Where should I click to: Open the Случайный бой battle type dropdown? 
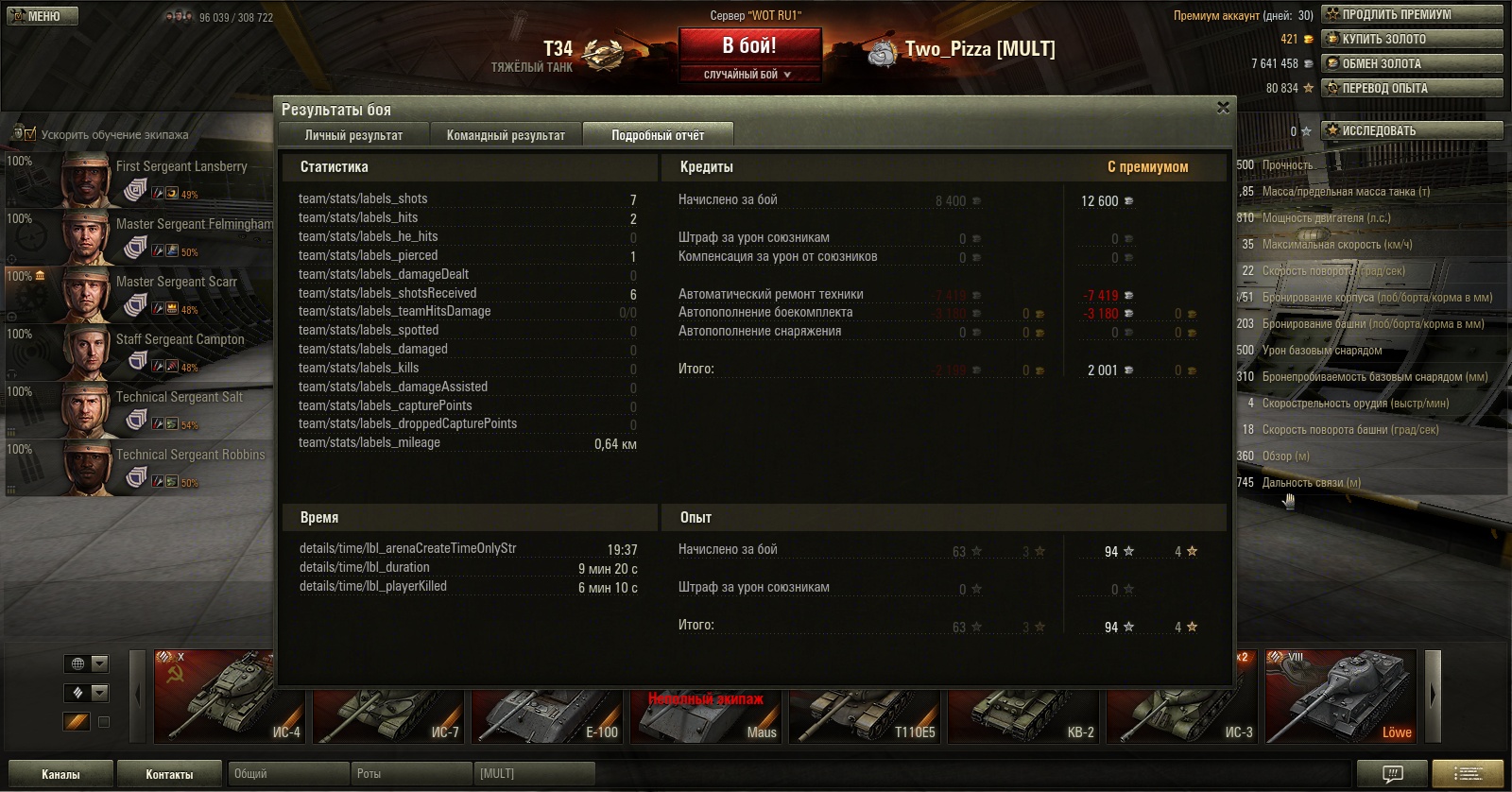click(x=748, y=75)
